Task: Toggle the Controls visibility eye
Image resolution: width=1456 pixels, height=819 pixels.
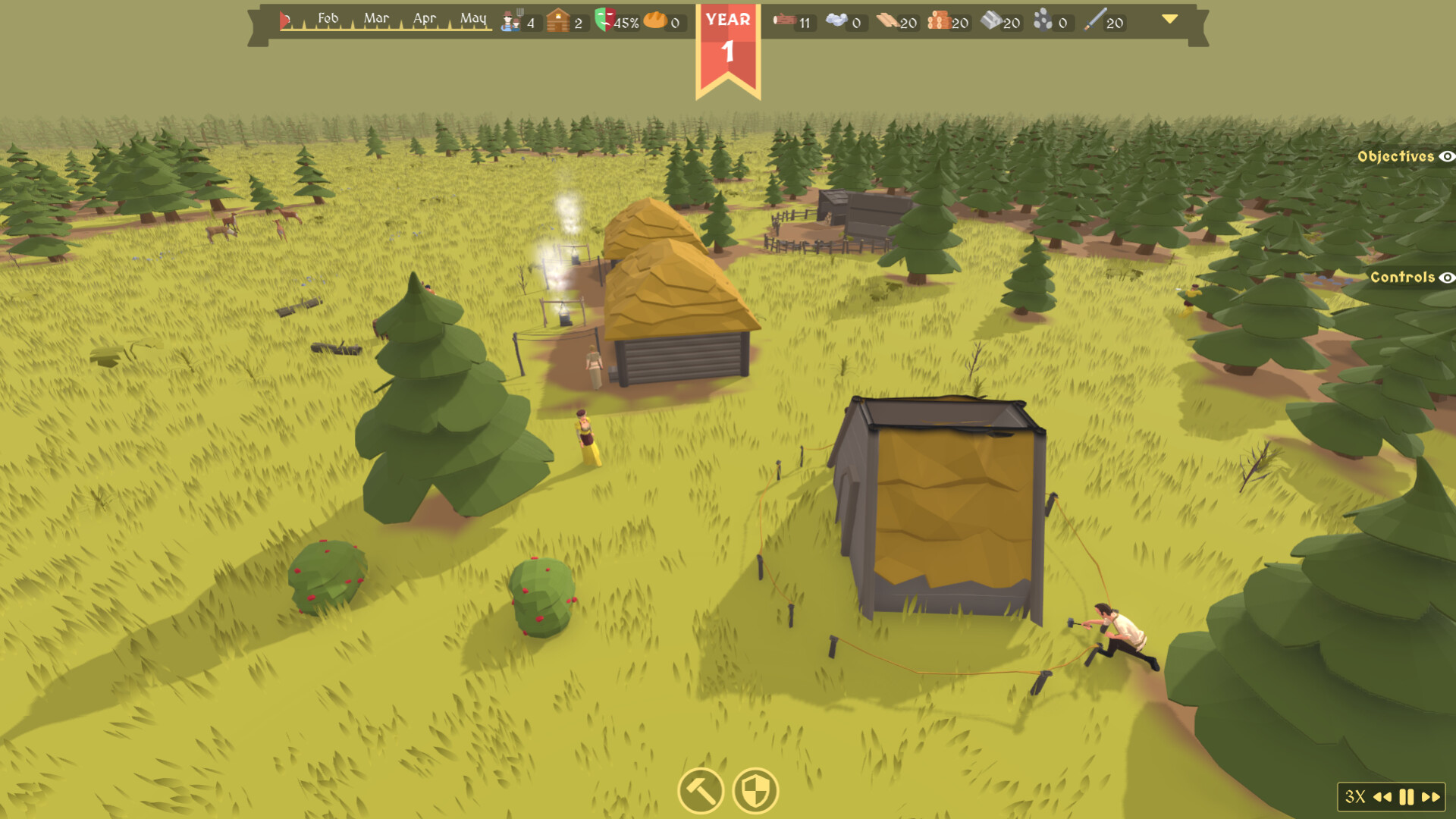Action: 1448,278
